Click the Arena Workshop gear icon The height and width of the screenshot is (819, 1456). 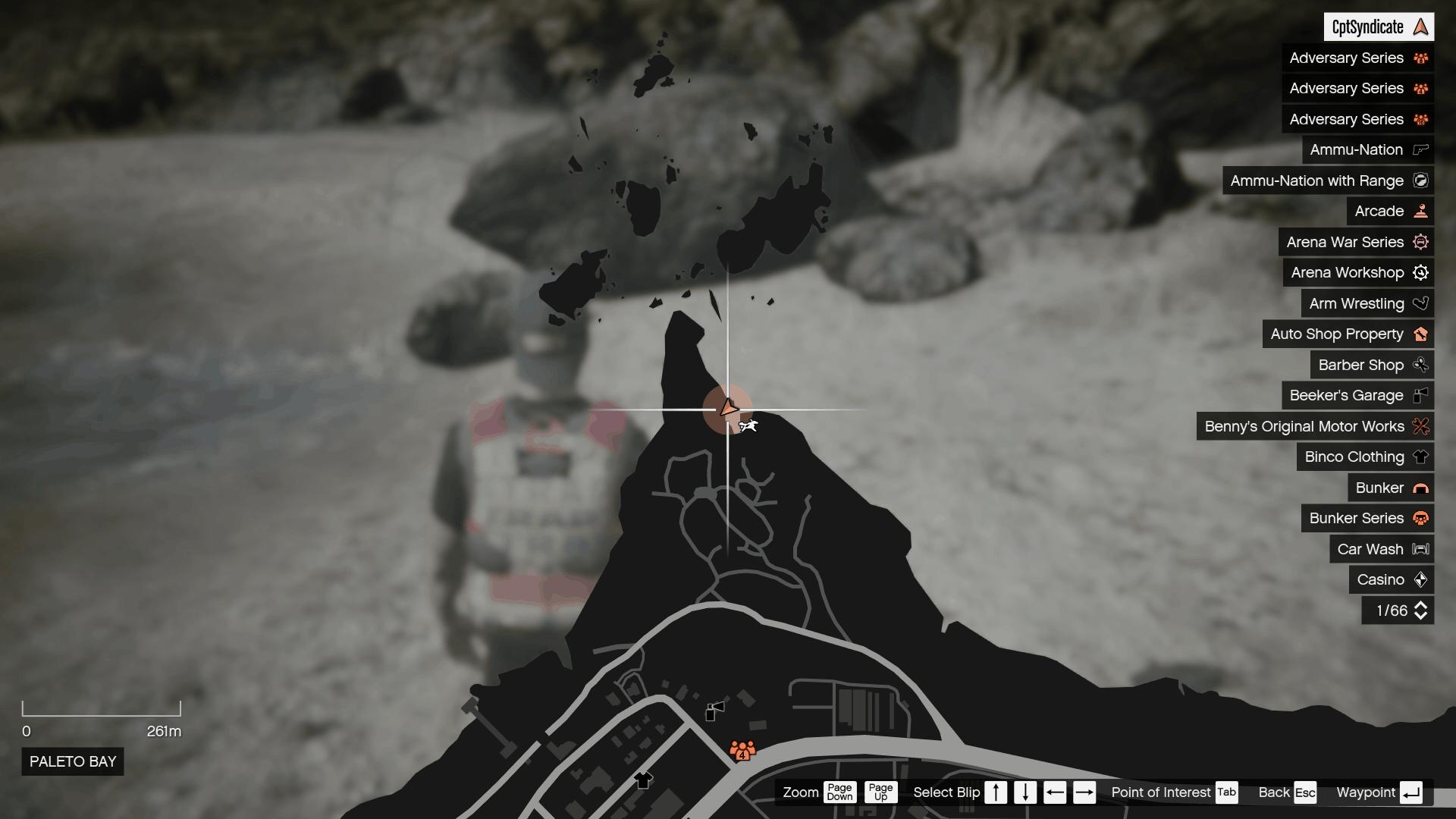coord(1420,272)
